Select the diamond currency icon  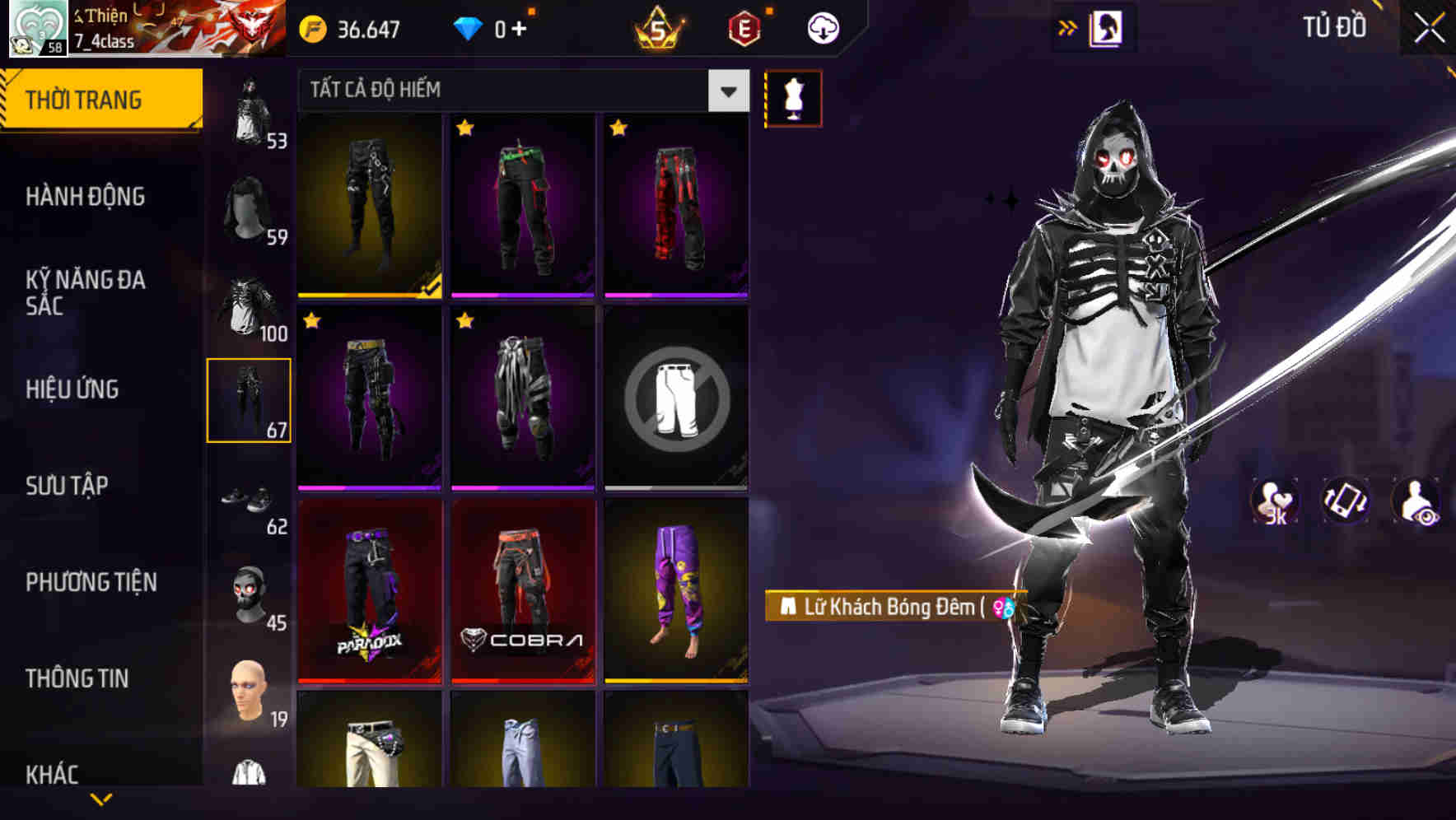point(469,26)
